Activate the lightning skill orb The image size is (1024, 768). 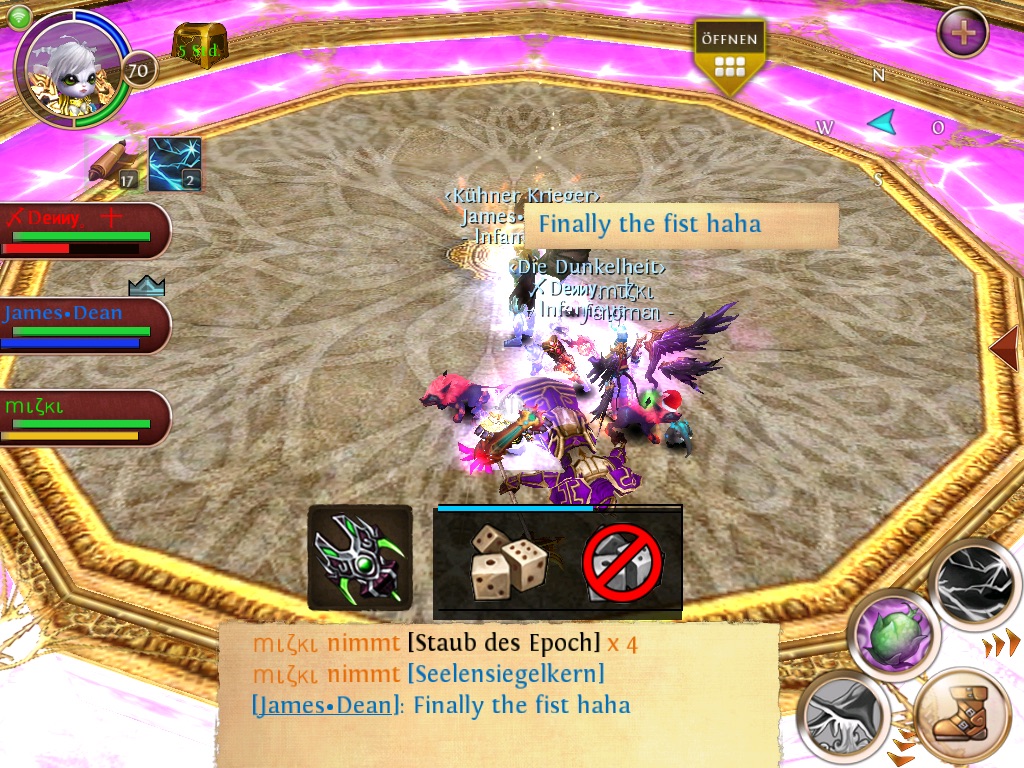click(974, 584)
